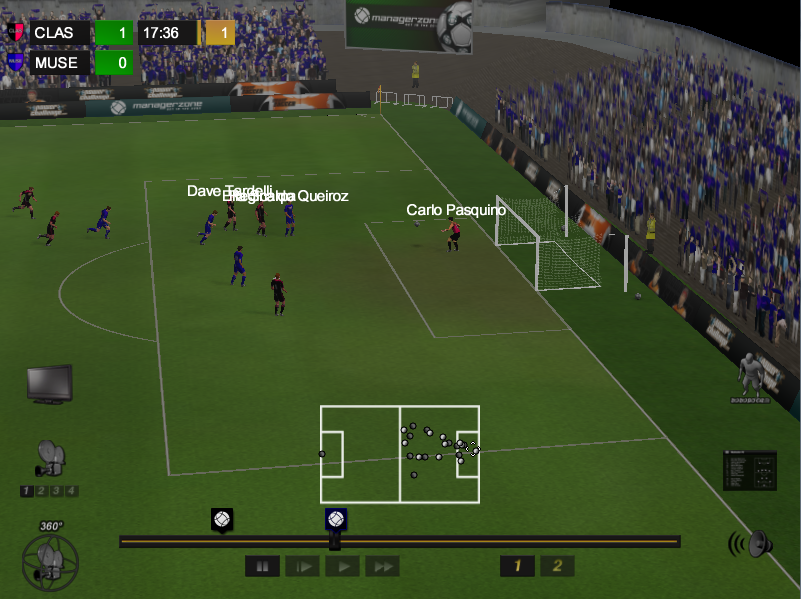Select the film camera icon
The width and height of the screenshot is (801, 599).
pos(49,459)
